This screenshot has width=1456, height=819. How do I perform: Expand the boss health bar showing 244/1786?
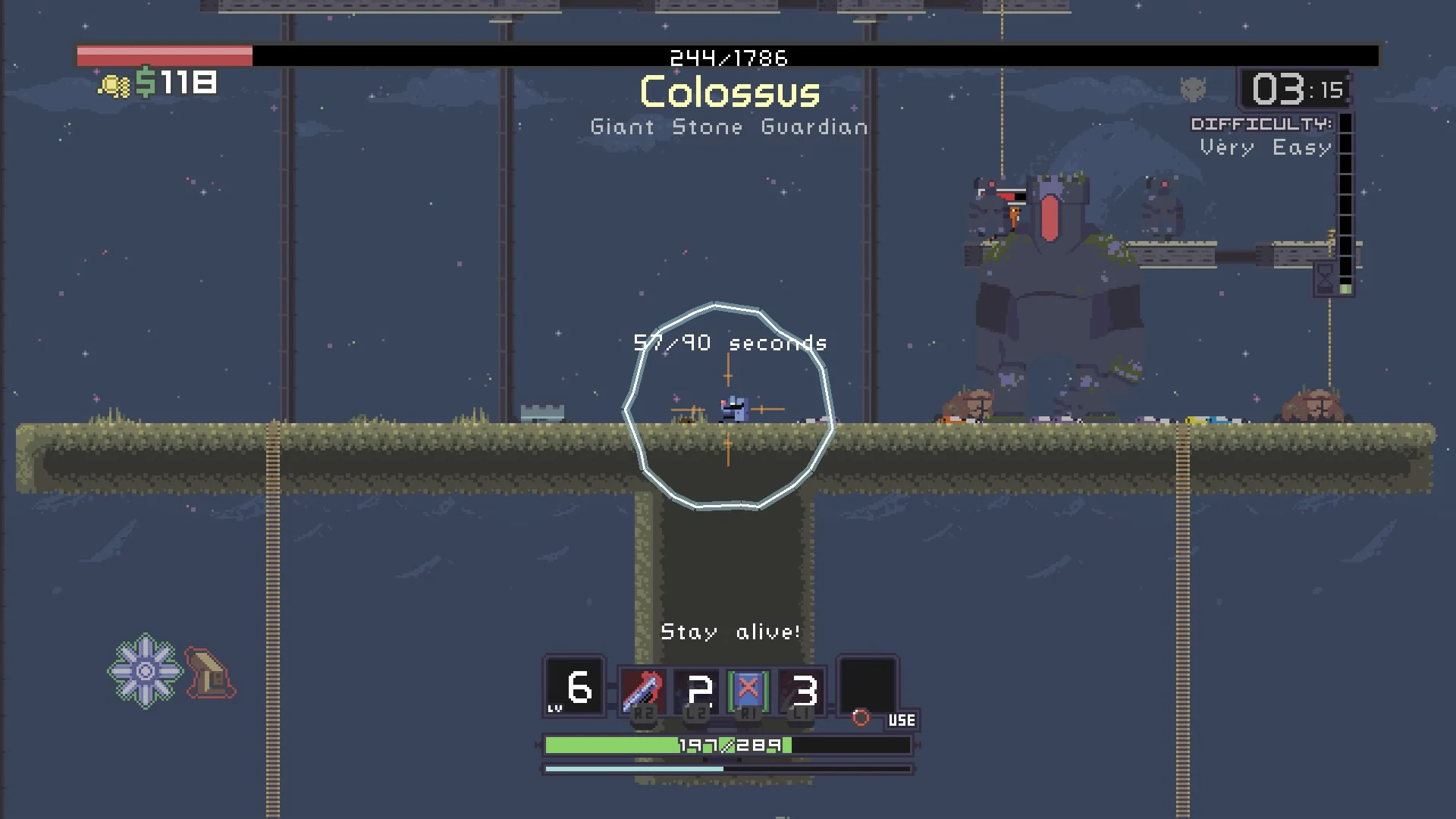(x=728, y=54)
